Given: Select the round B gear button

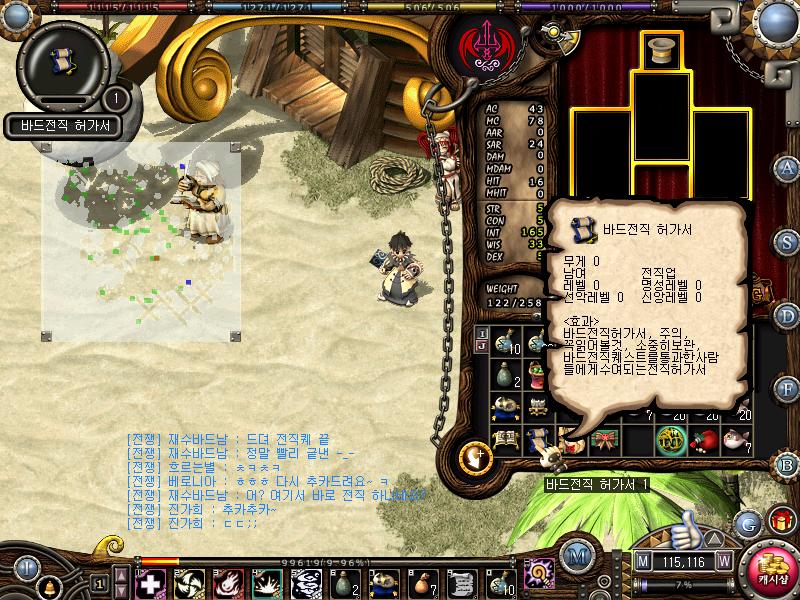Looking at the screenshot, I should pyautogui.click(x=788, y=463).
